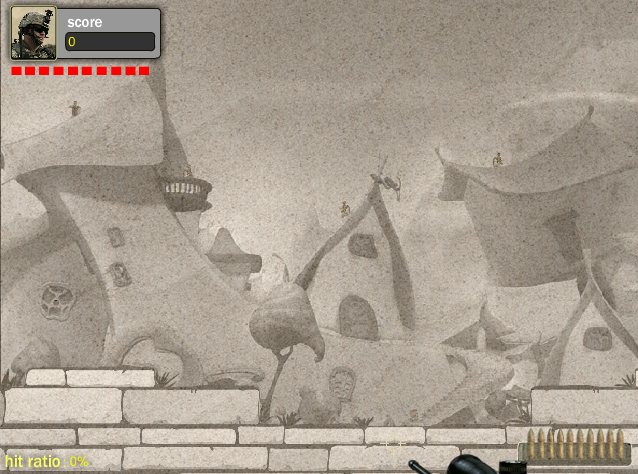Click the soldier portrait icon
The width and height of the screenshot is (638, 474).
click(x=33, y=35)
